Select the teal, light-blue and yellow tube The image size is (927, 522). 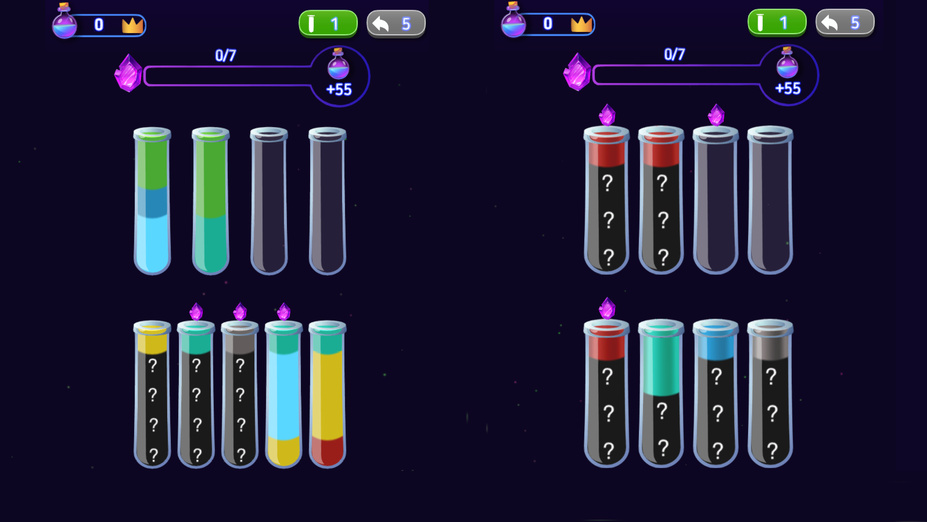click(x=284, y=395)
